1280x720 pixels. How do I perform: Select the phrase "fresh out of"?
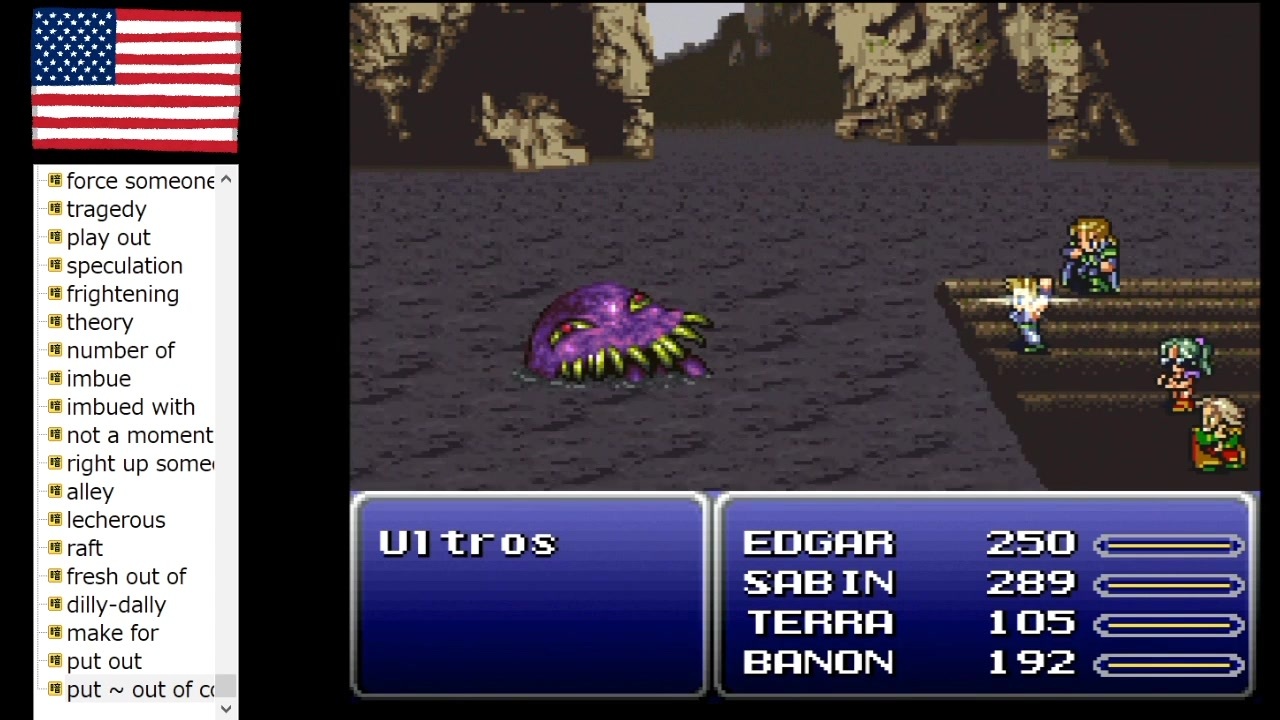(127, 577)
